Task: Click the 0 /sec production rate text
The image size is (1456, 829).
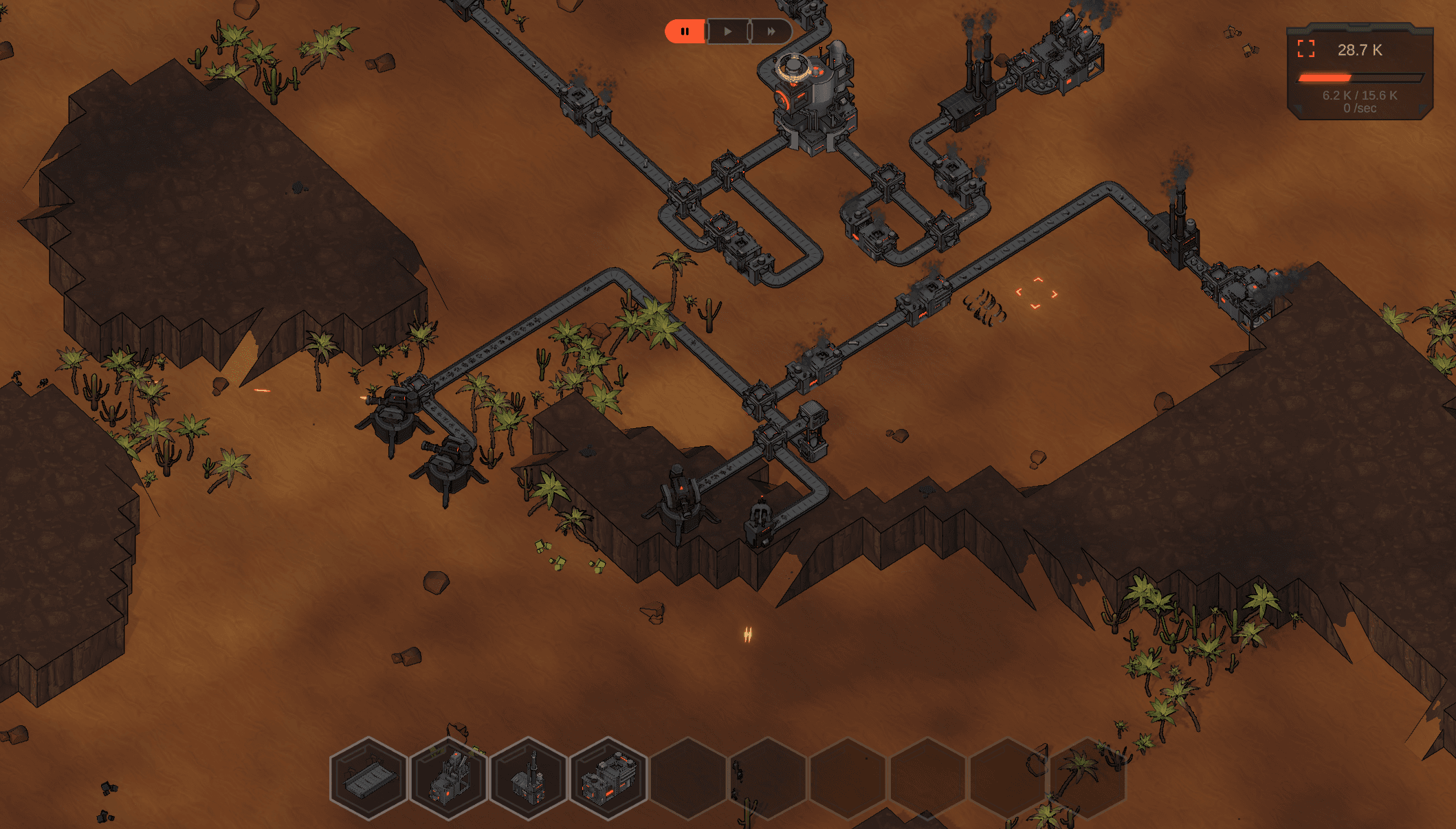Action: coord(1358,109)
